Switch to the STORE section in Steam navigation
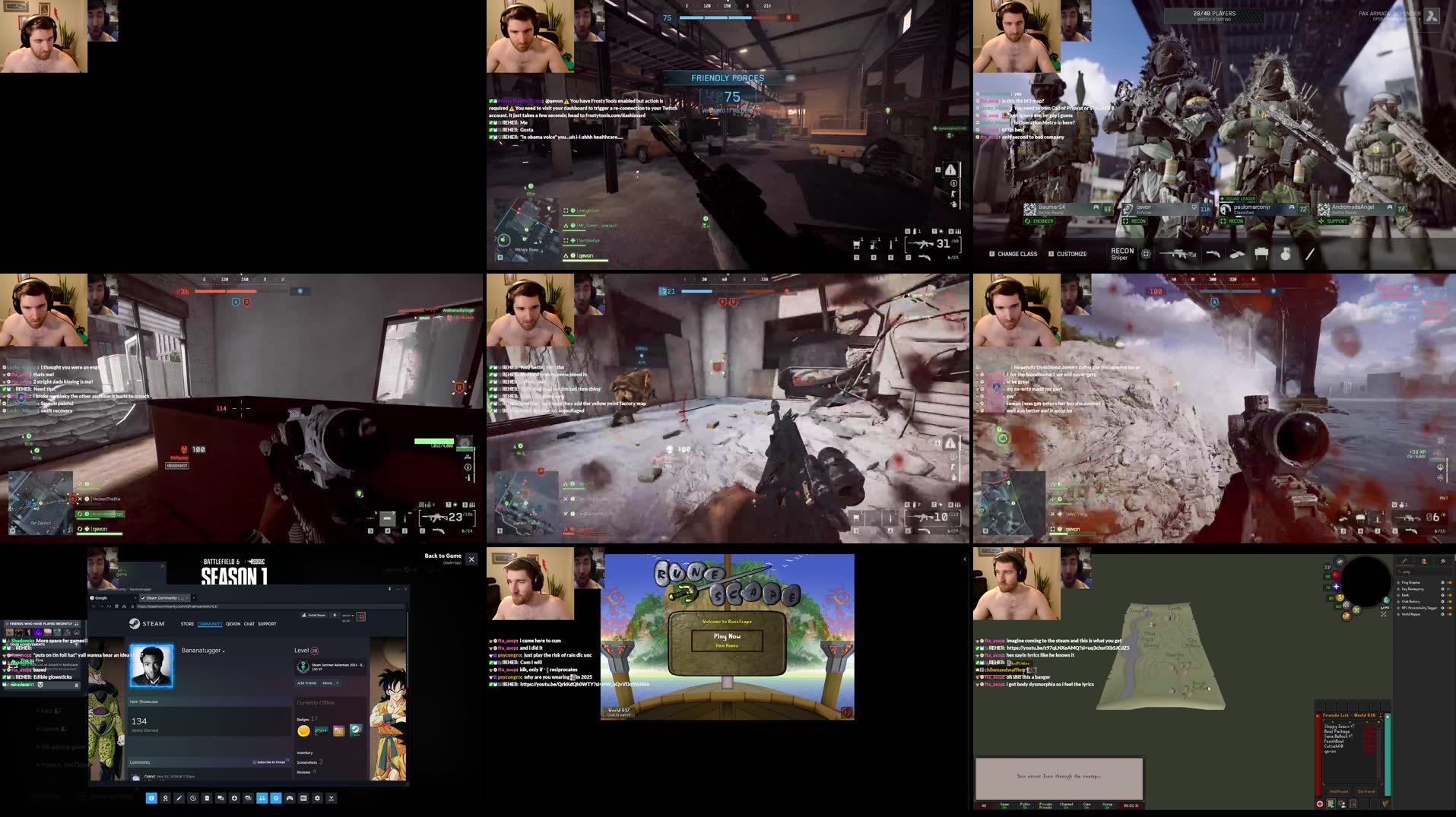 pos(187,624)
